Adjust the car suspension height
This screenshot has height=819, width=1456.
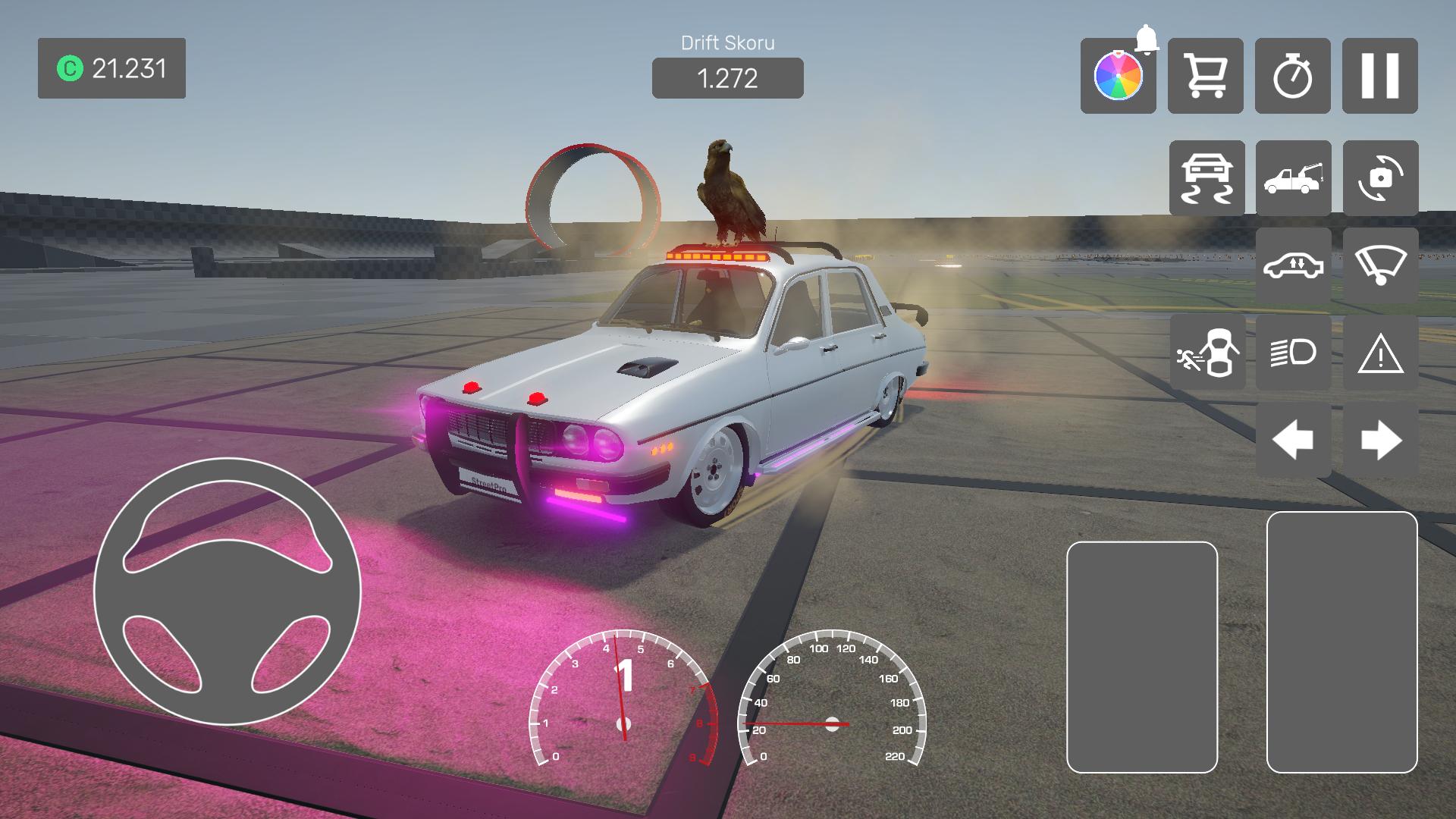(x=1293, y=265)
